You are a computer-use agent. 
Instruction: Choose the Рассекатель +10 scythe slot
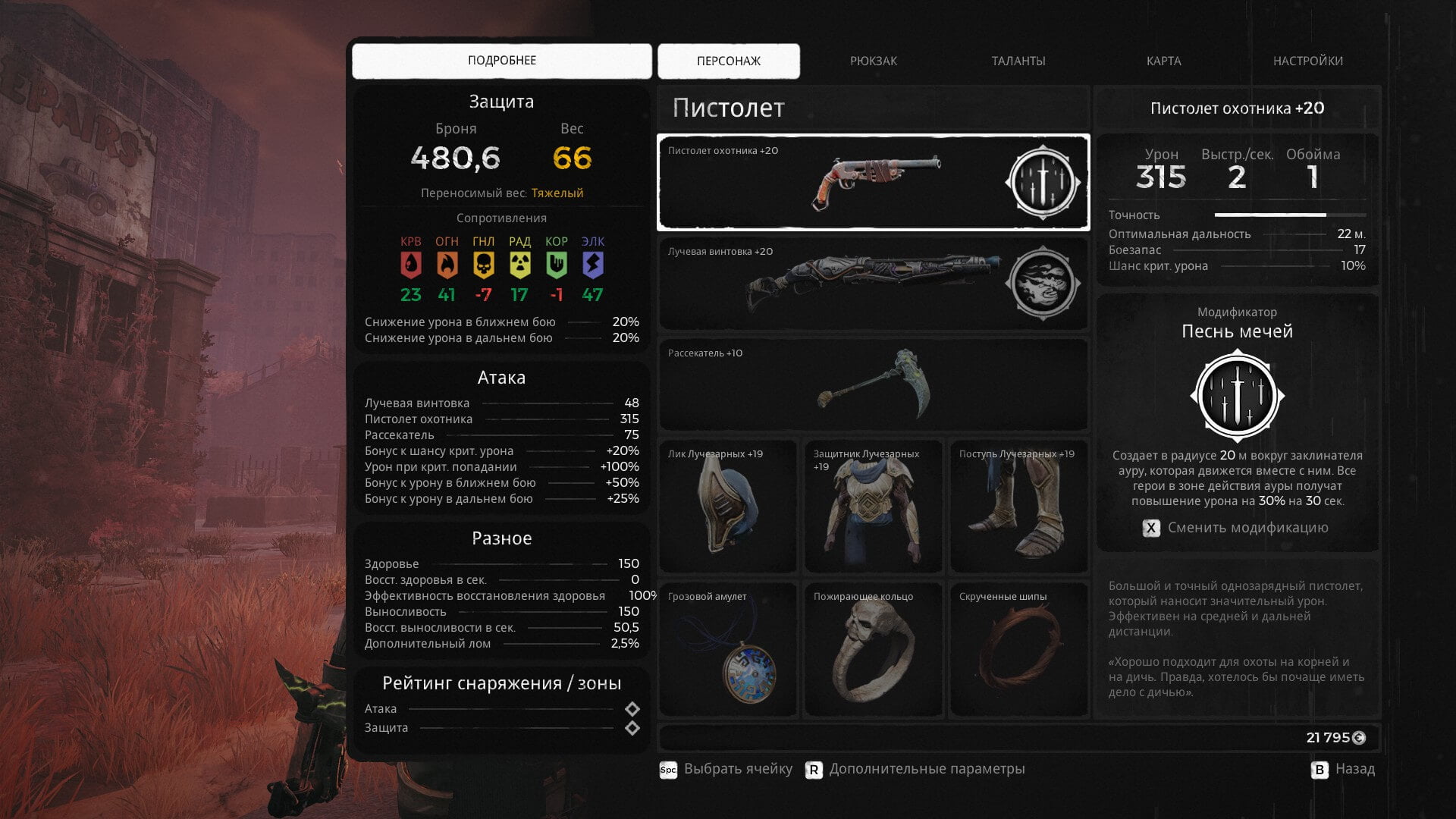[x=872, y=385]
